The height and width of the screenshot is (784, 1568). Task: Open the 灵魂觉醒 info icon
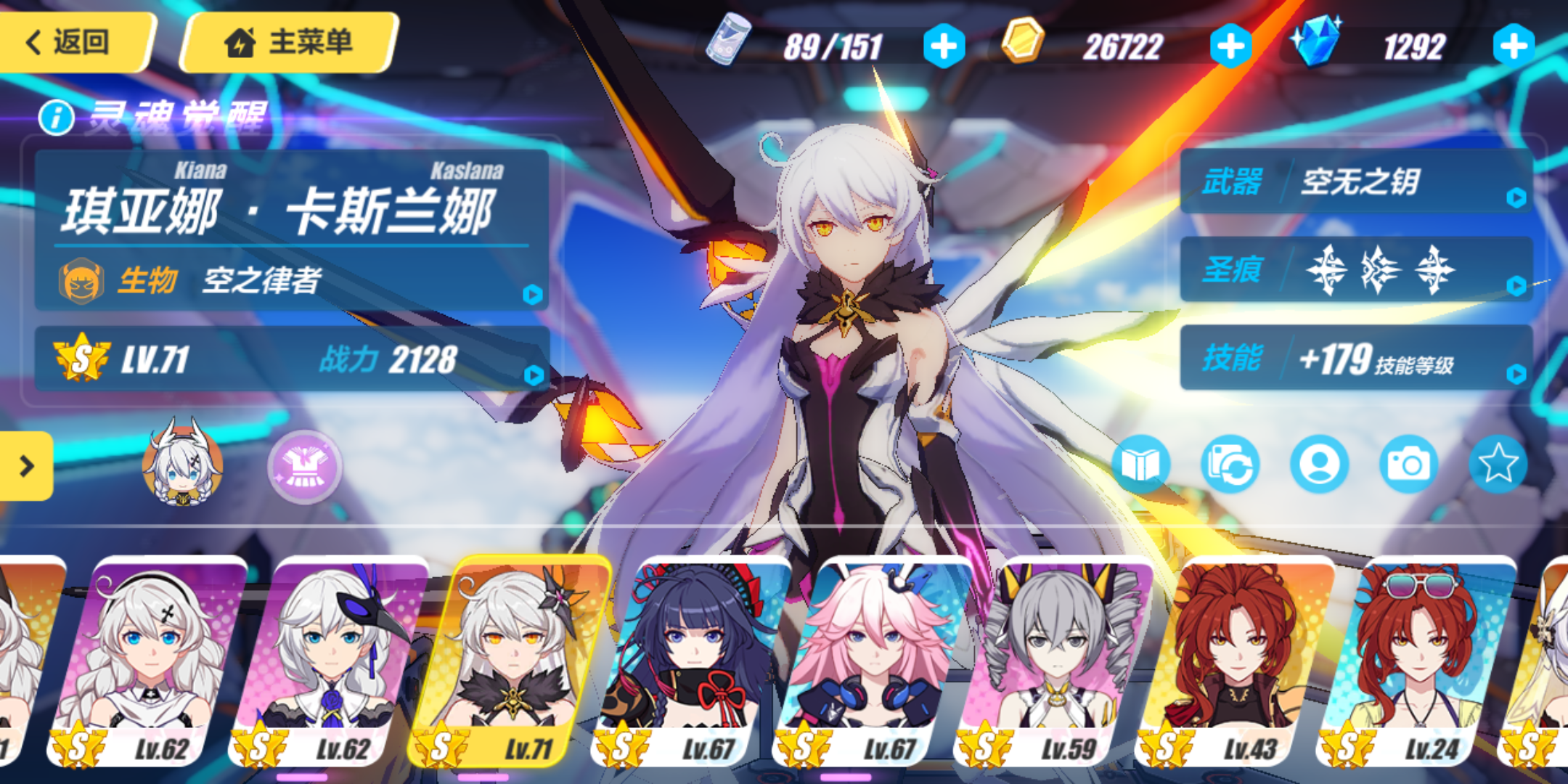click(57, 118)
